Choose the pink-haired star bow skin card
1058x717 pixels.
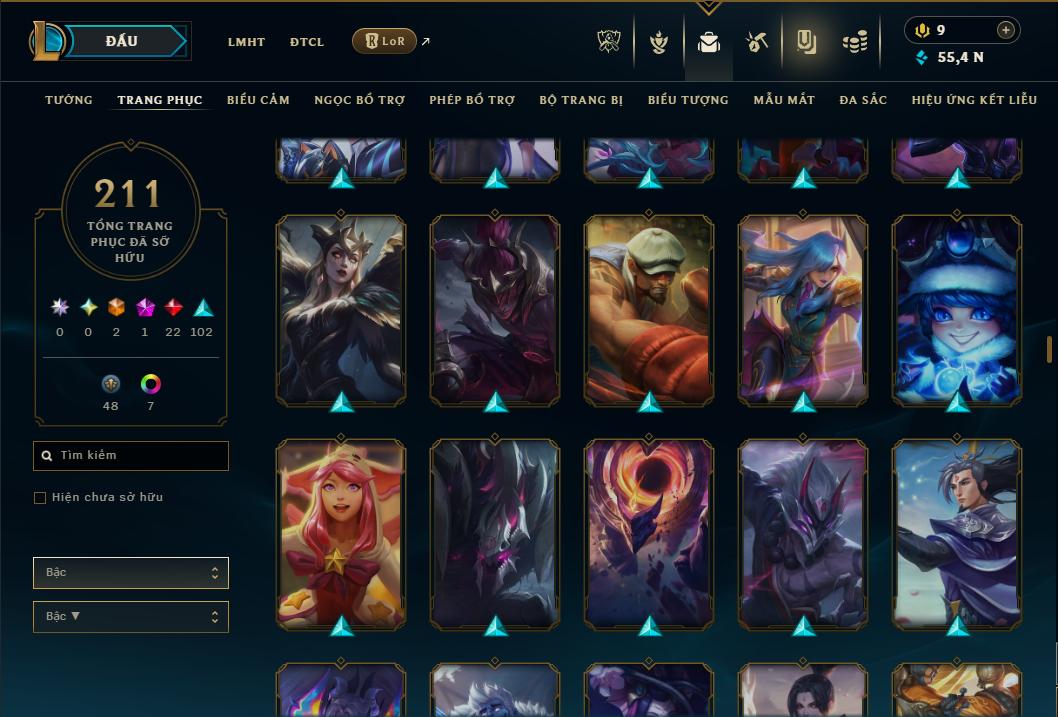[x=341, y=533]
